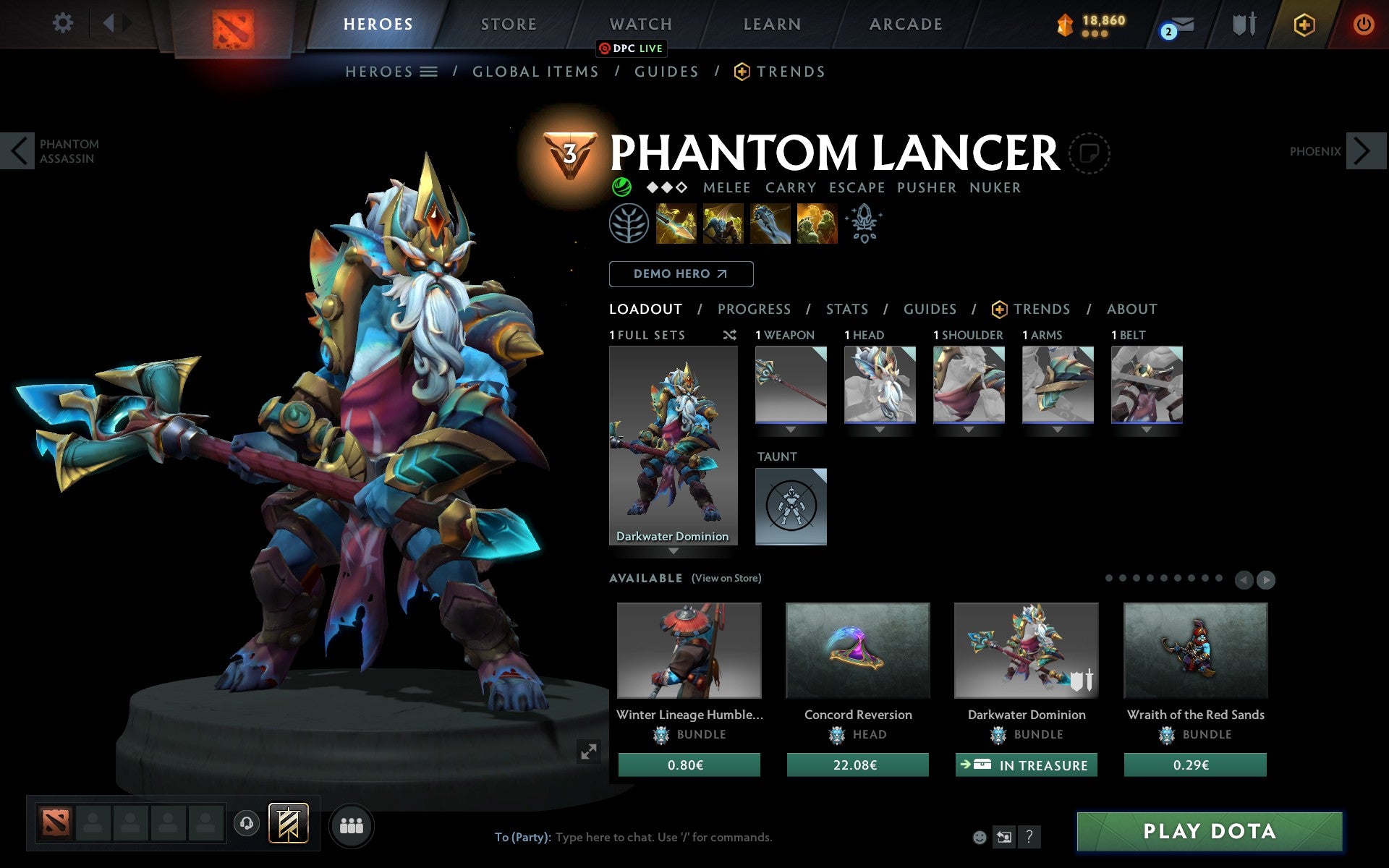Viewport: 1389px width, 868px height.
Task: Expand the Darkwater Dominion full set dropdown
Action: (x=674, y=550)
